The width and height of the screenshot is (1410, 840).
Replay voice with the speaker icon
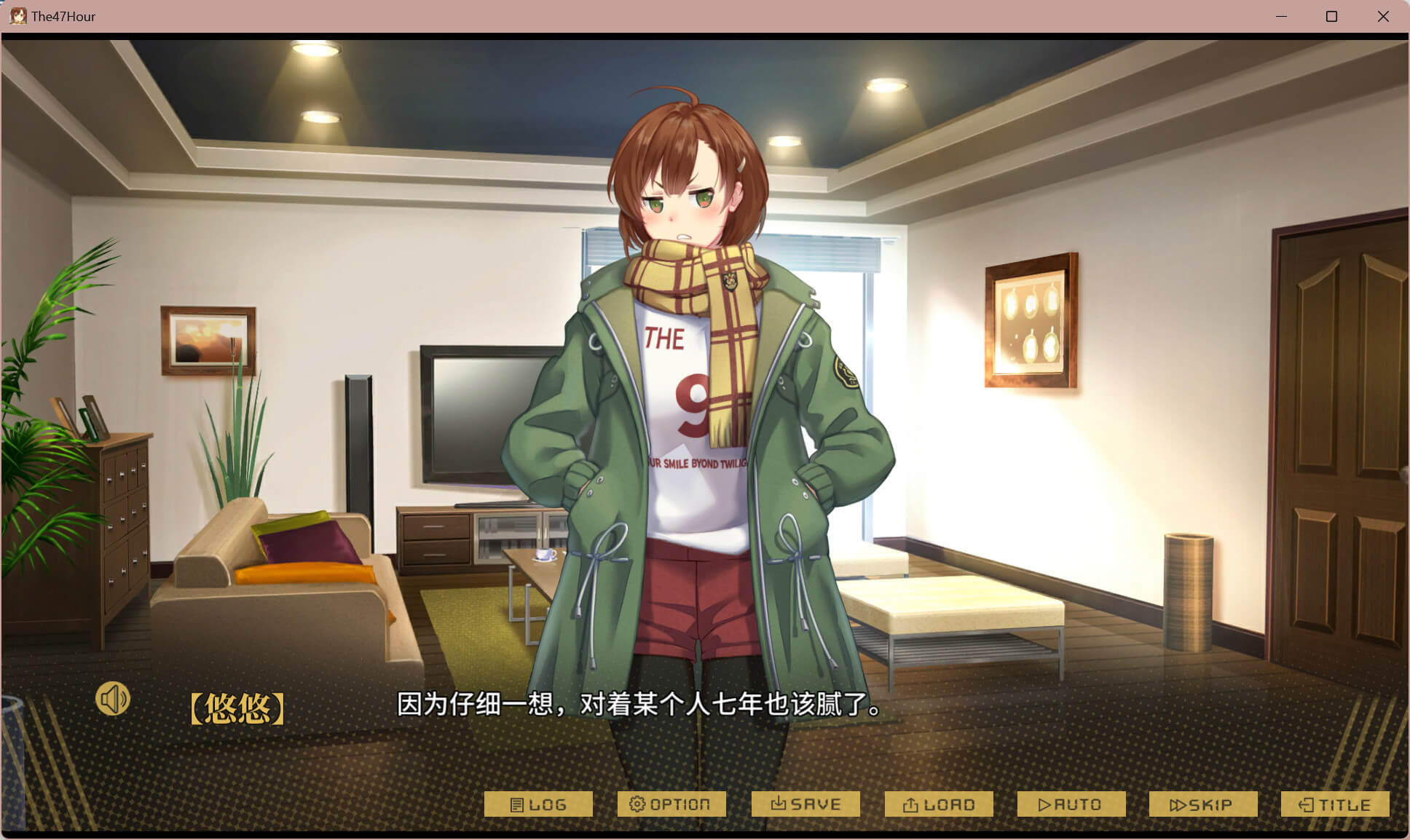click(x=113, y=700)
